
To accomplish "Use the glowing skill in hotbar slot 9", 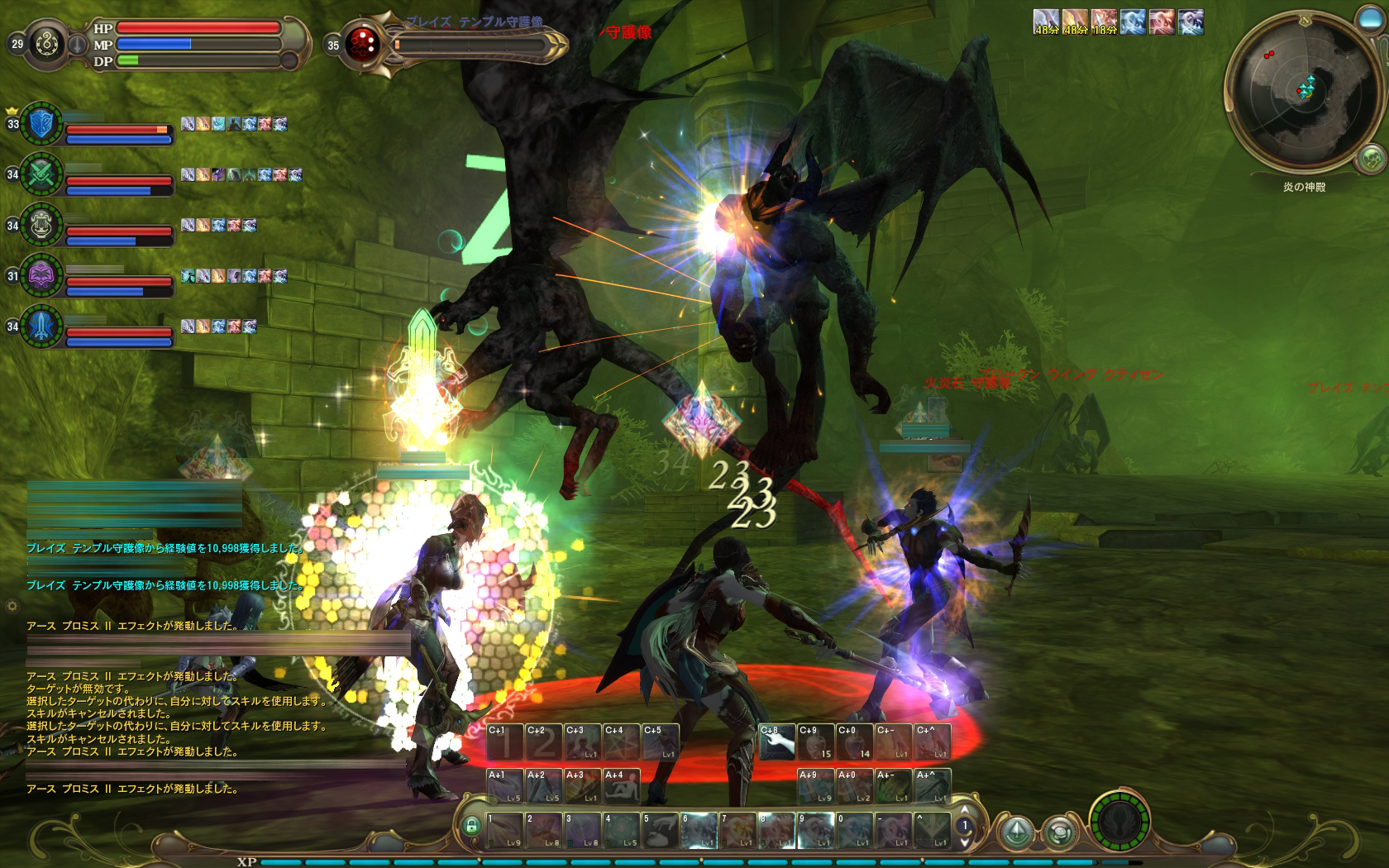I will click(x=816, y=831).
